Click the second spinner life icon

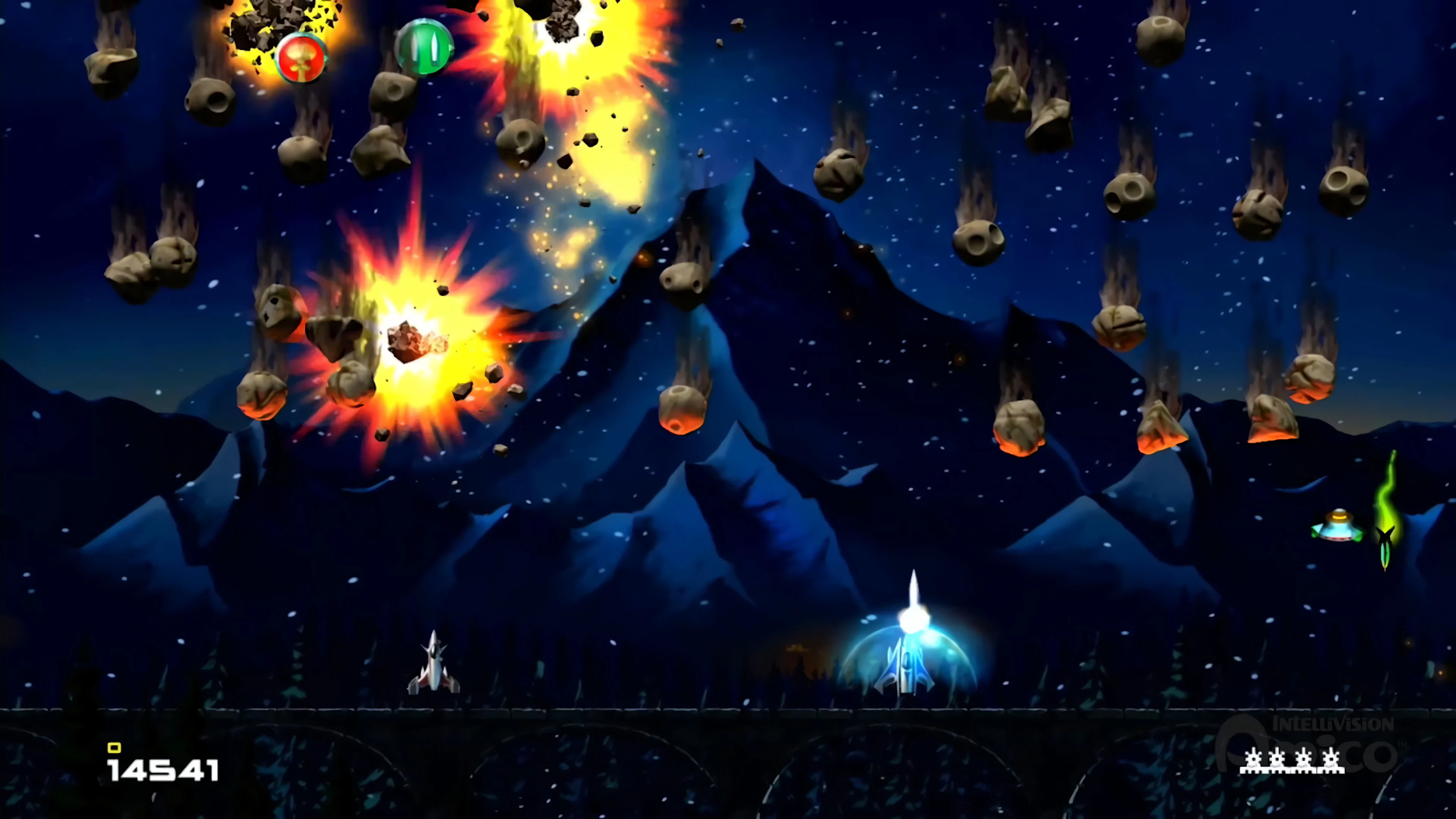[x=1278, y=760]
